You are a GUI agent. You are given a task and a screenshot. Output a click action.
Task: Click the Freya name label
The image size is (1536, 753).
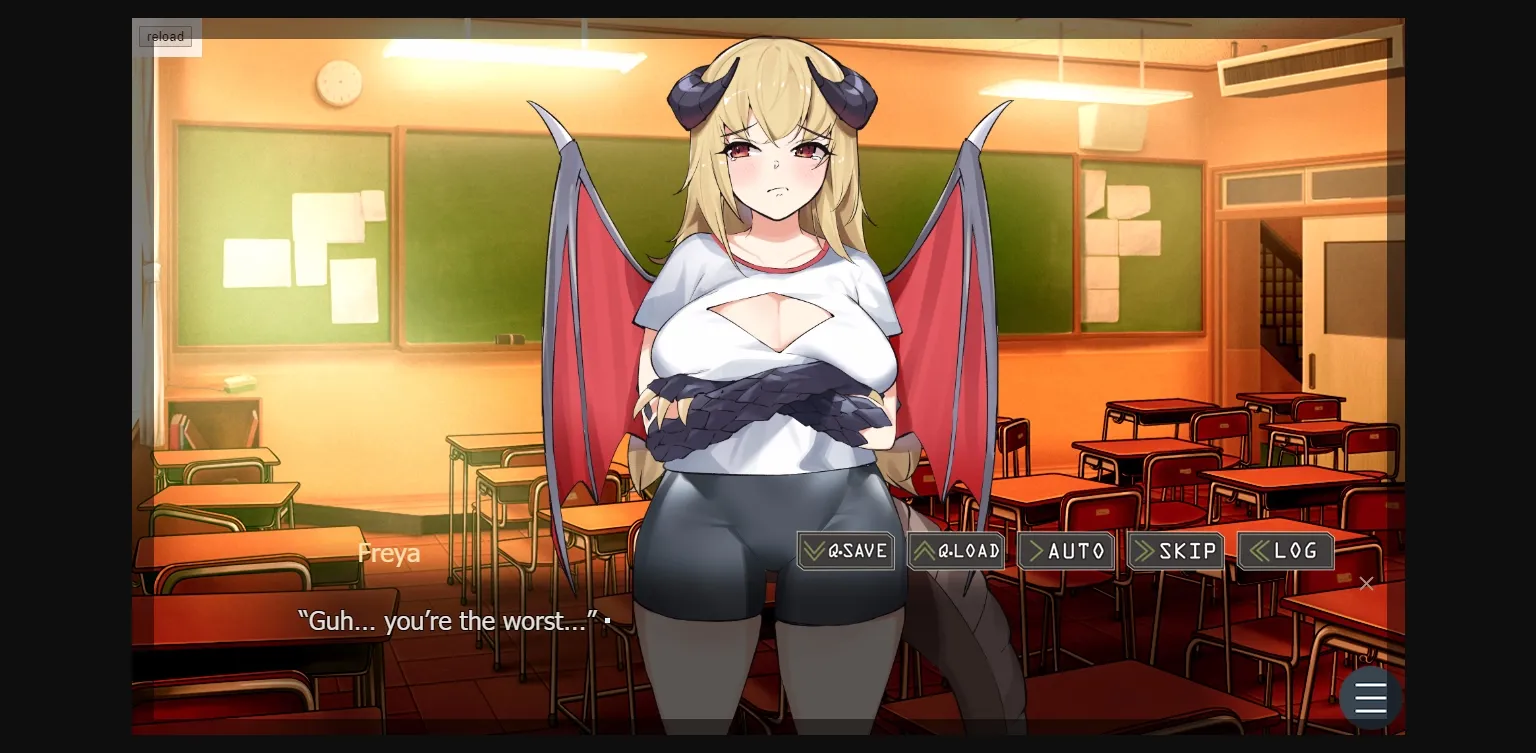click(x=389, y=551)
